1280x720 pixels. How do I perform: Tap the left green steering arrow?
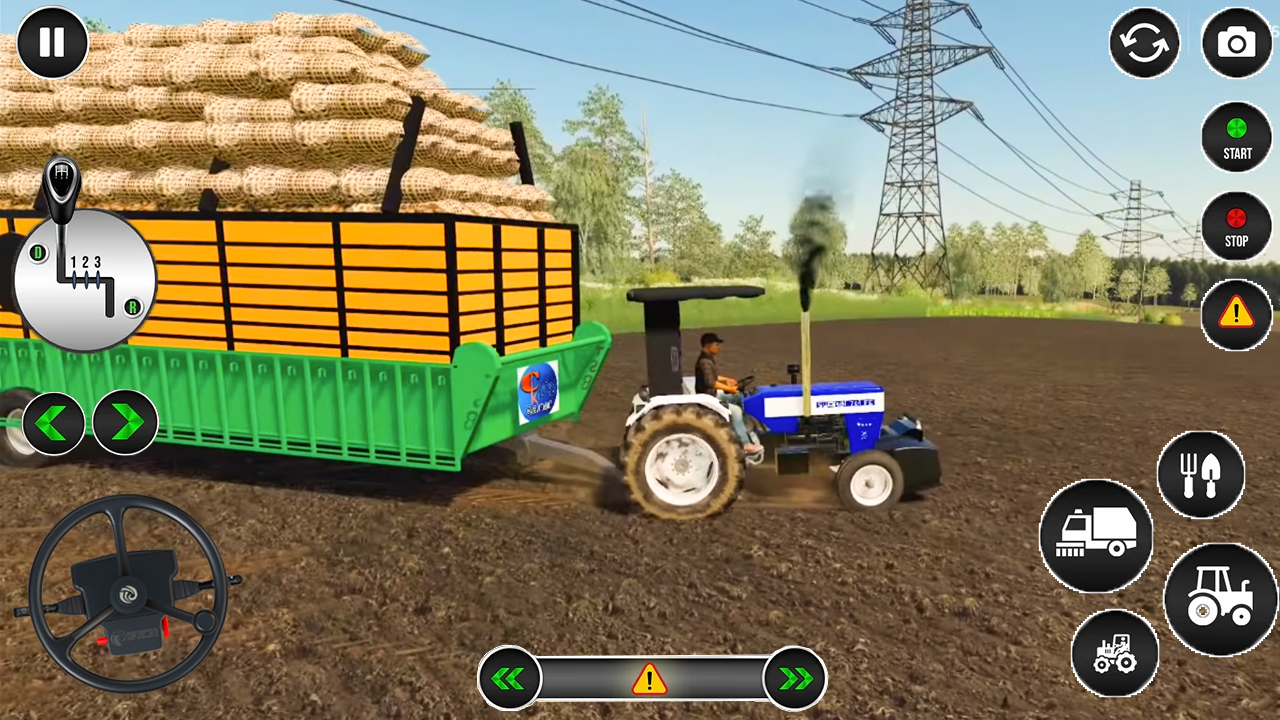click(54, 422)
